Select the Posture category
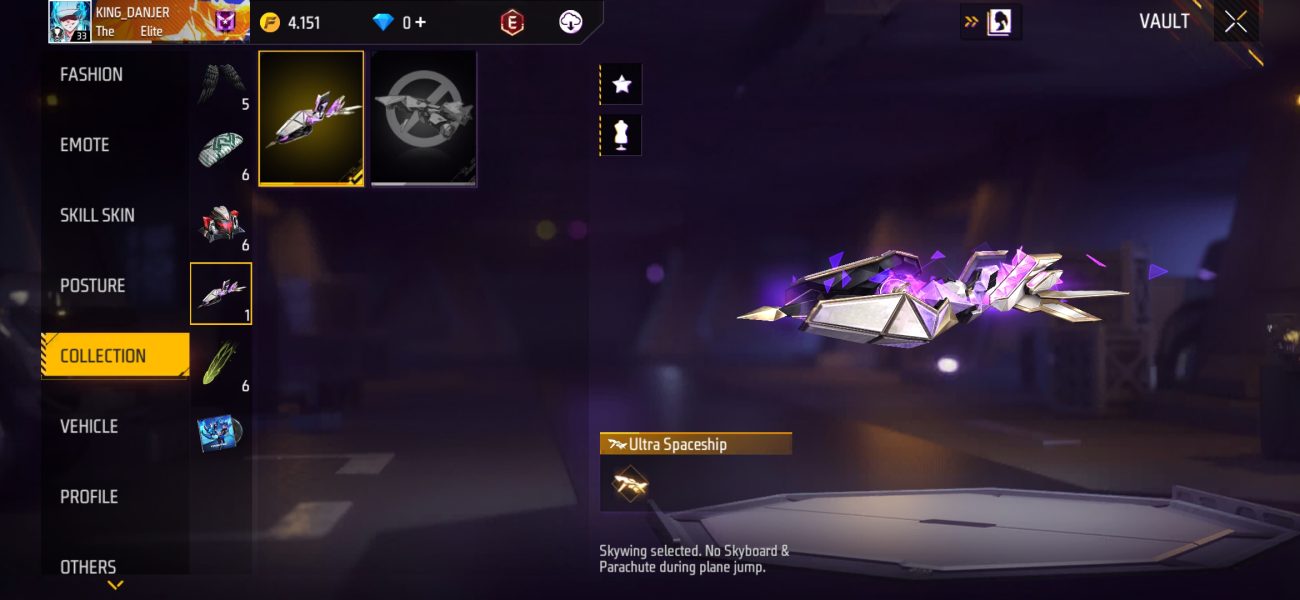Viewport: 1300px width, 600px height. [x=92, y=286]
